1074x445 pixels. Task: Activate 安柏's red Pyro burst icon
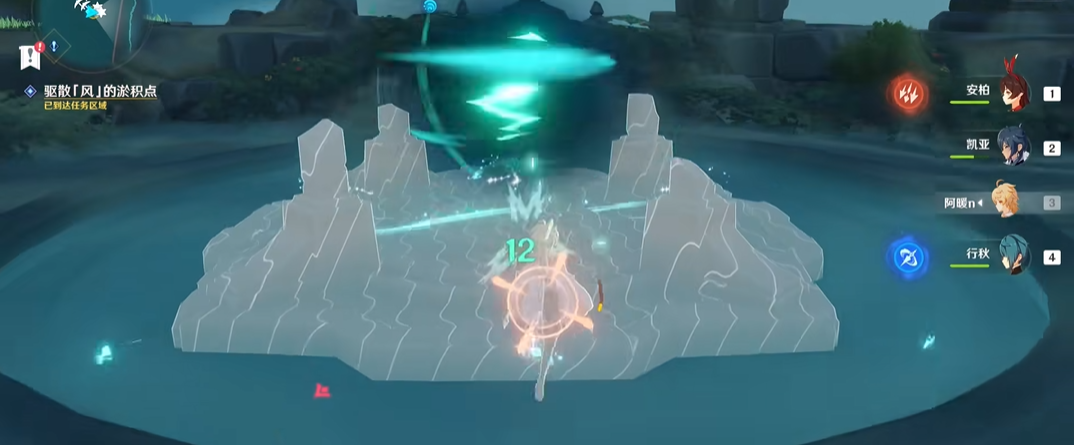point(910,95)
